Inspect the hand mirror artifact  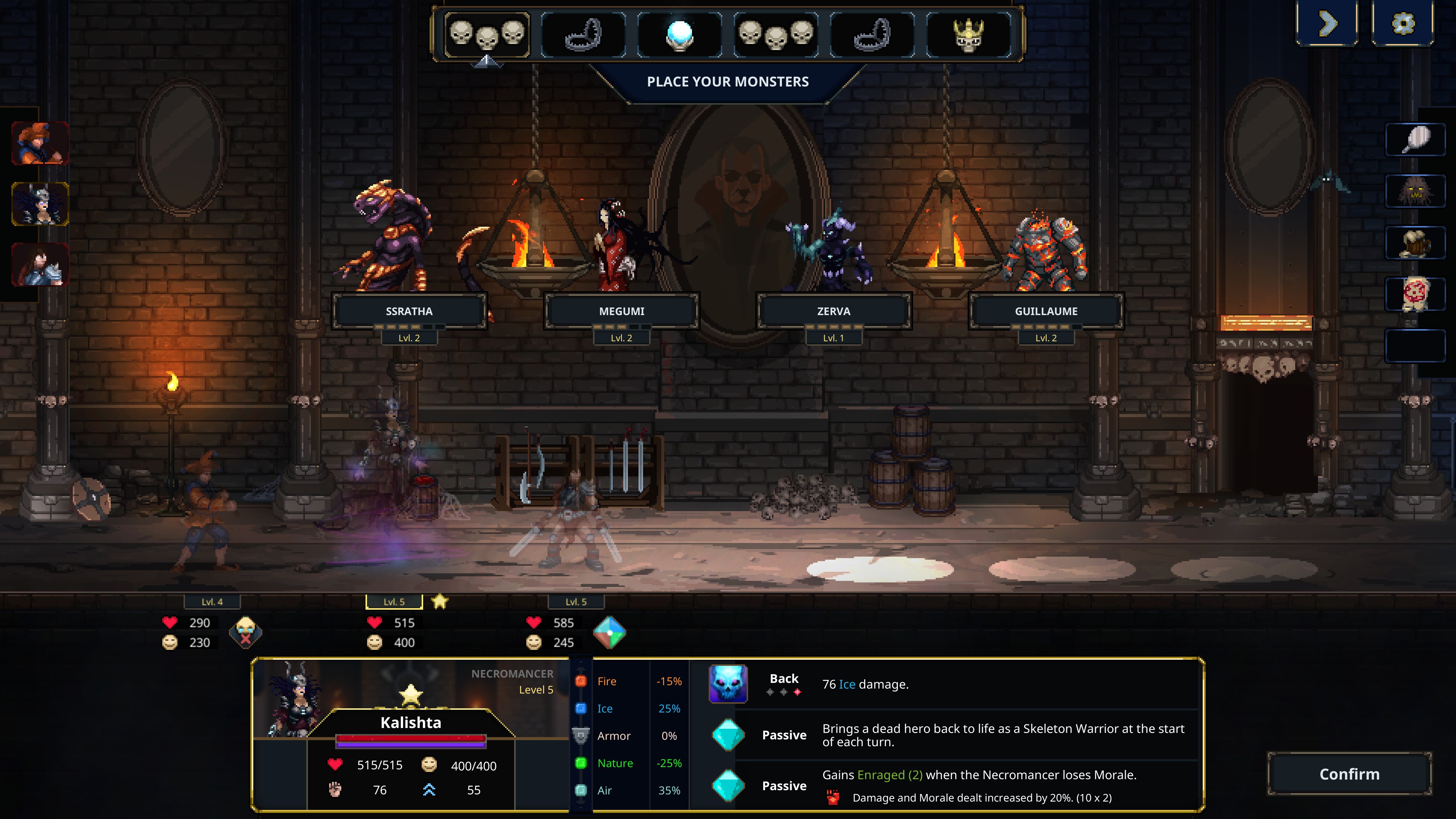(x=1415, y=140)
